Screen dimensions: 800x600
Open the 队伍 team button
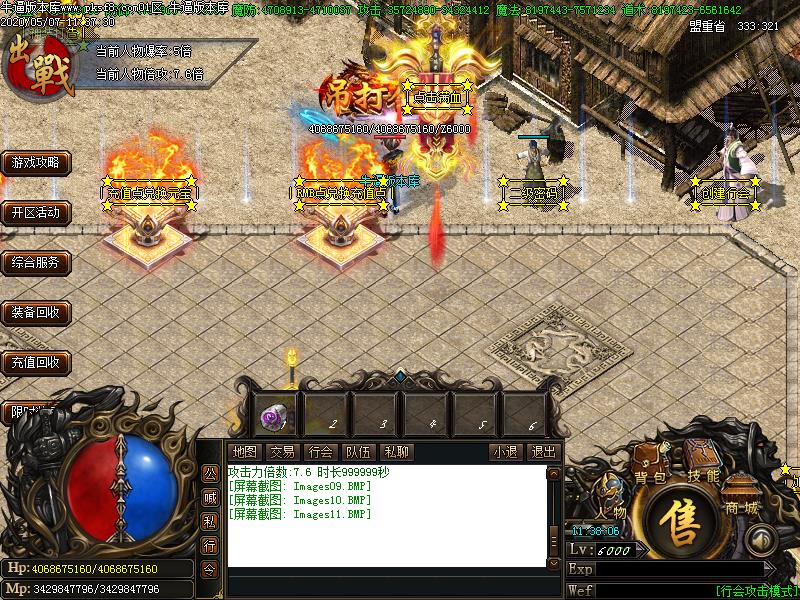358,452
